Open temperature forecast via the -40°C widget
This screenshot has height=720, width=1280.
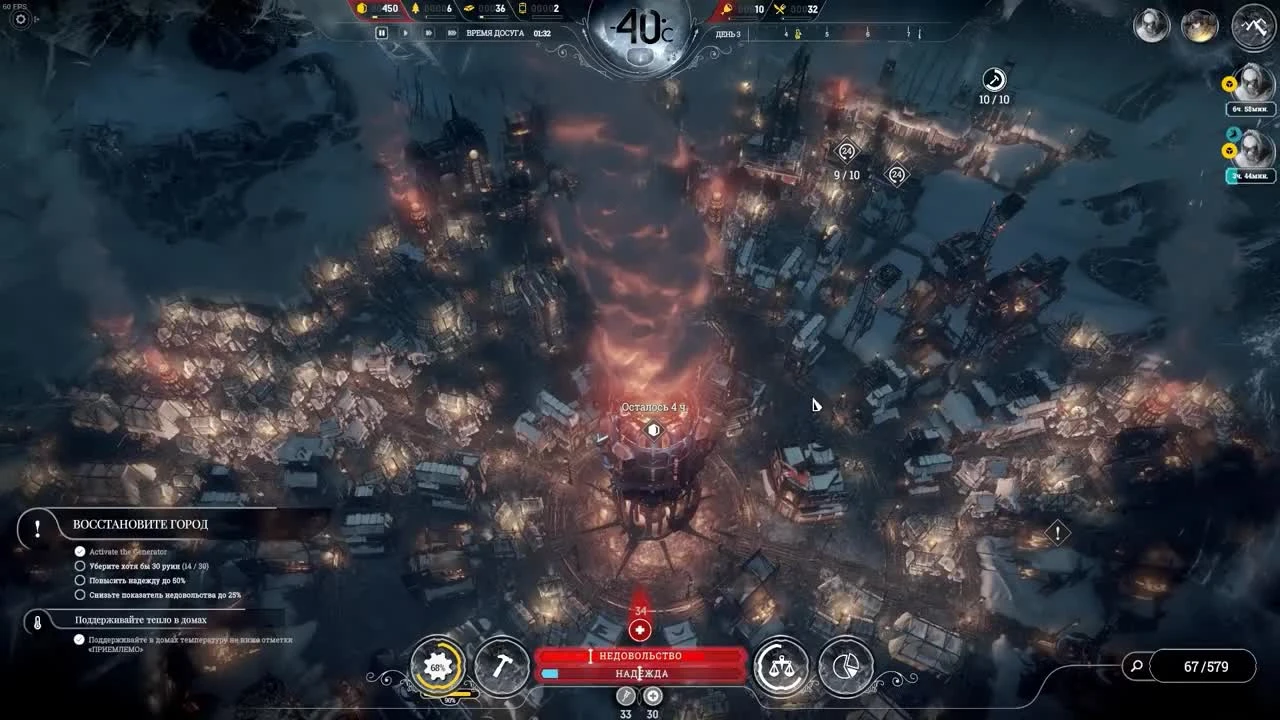[638, 30]
